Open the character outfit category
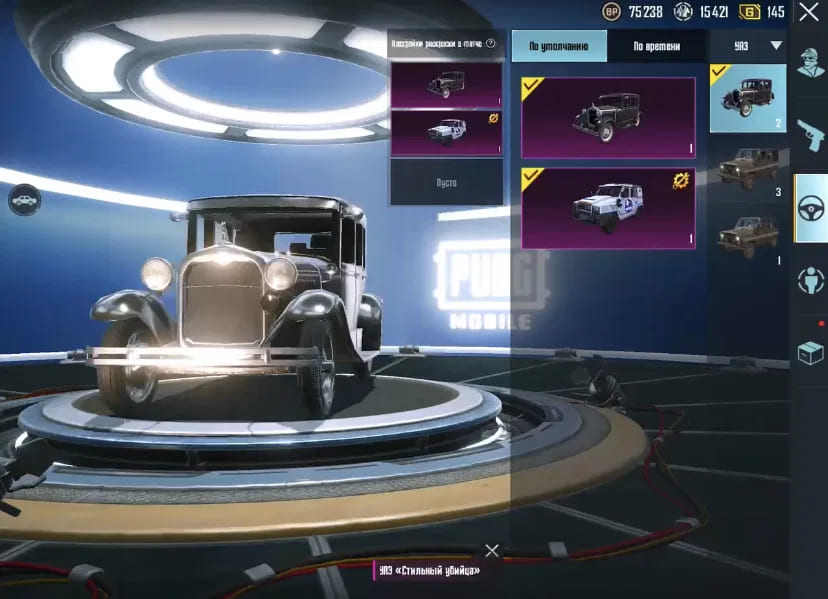This screenshot has height=599, width=828. click(810, 62)
